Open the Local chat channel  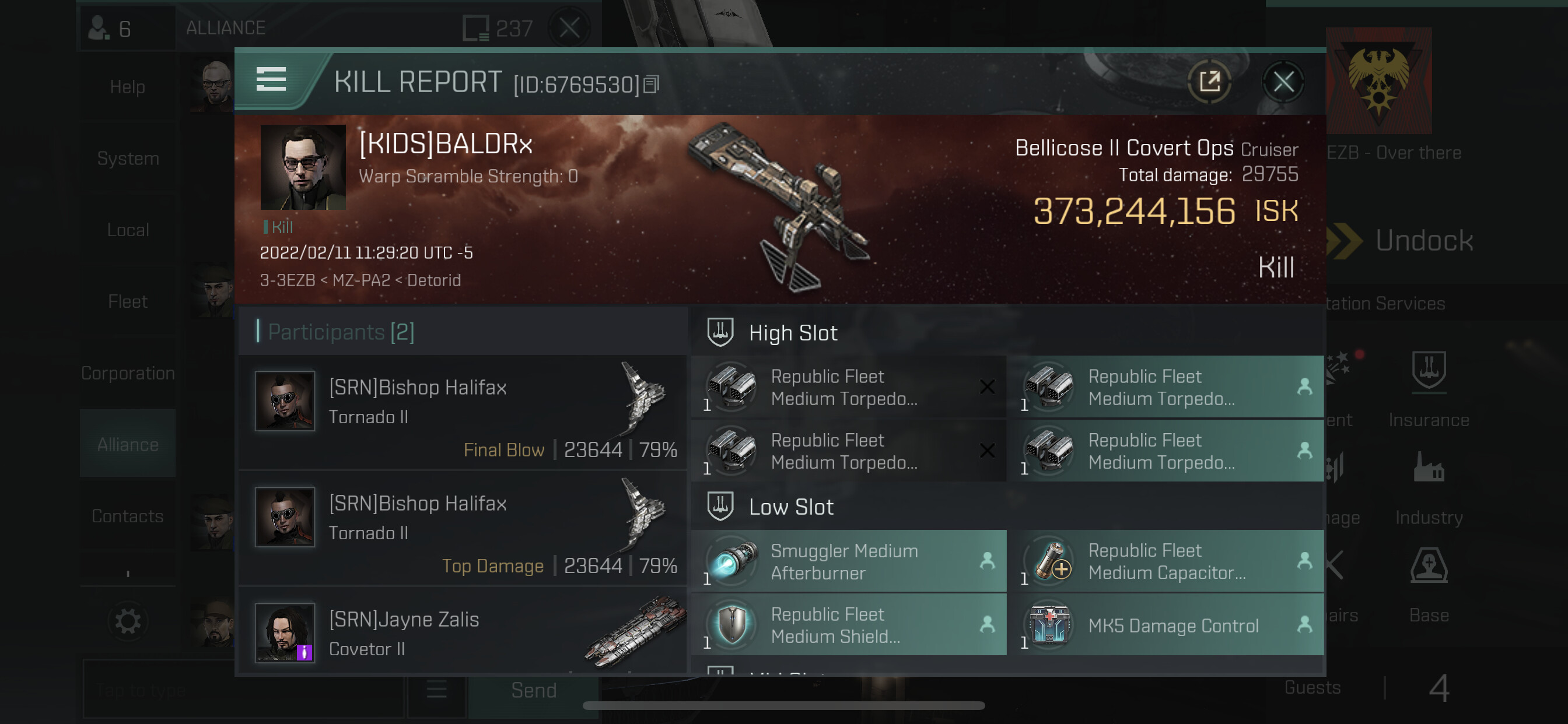127,230
